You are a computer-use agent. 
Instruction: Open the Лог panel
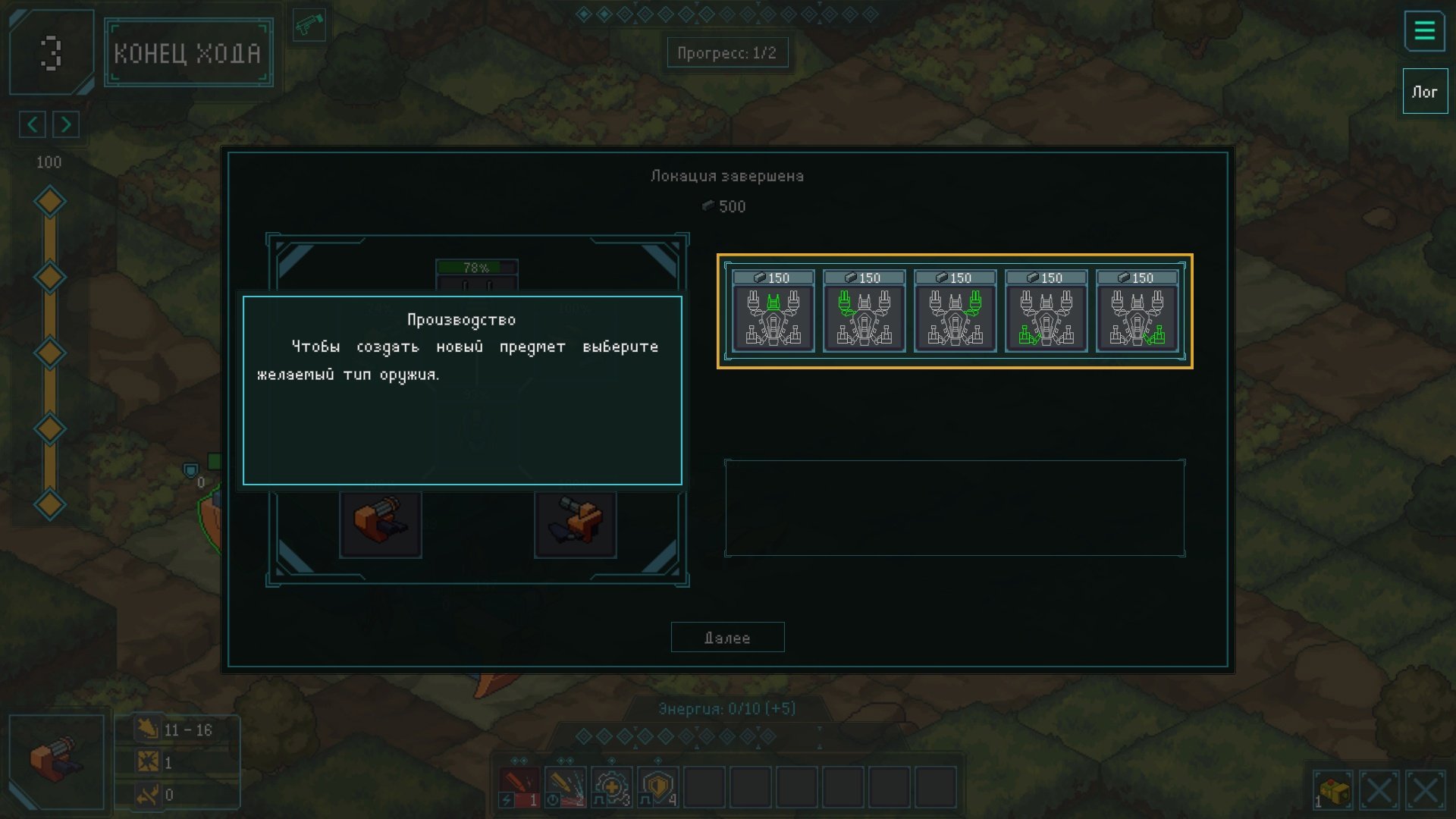coord(1424,92)
